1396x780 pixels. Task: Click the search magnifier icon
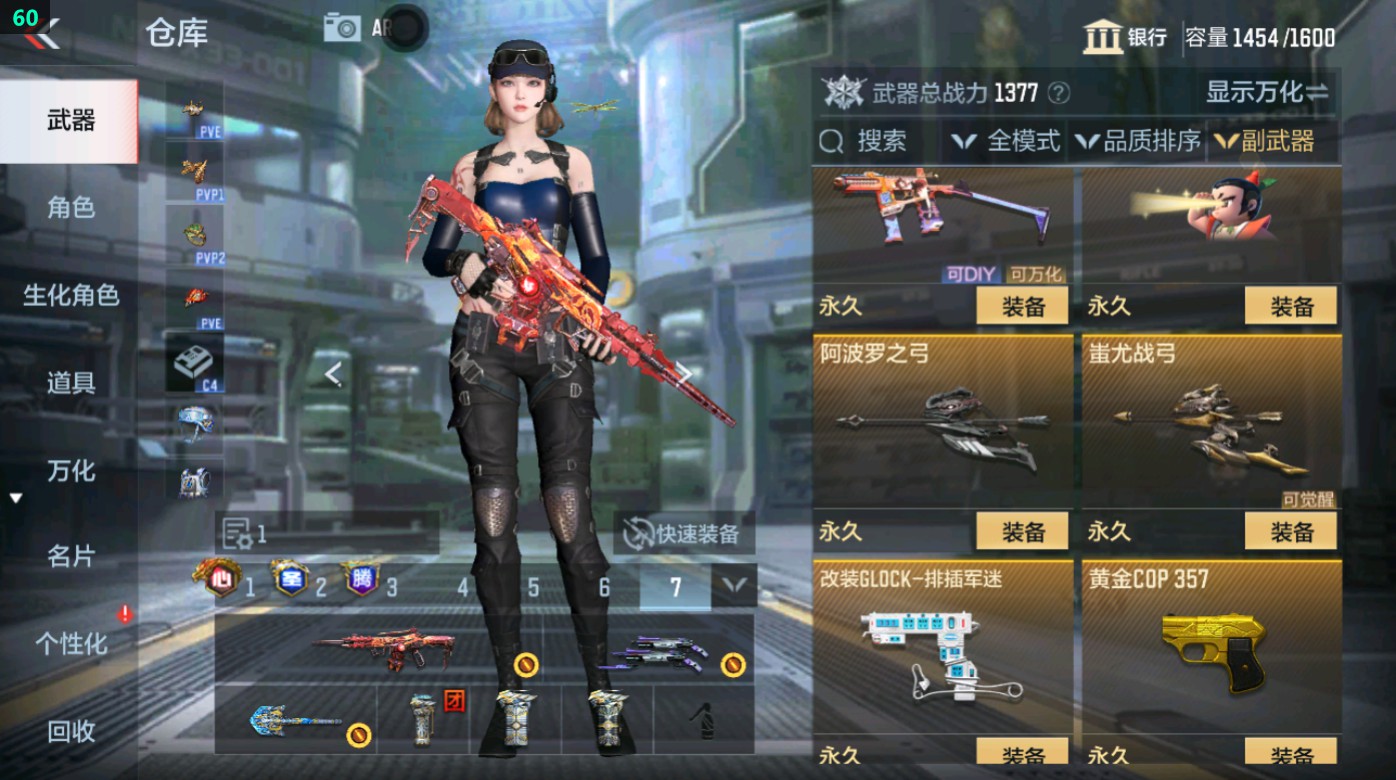[832, 141]
